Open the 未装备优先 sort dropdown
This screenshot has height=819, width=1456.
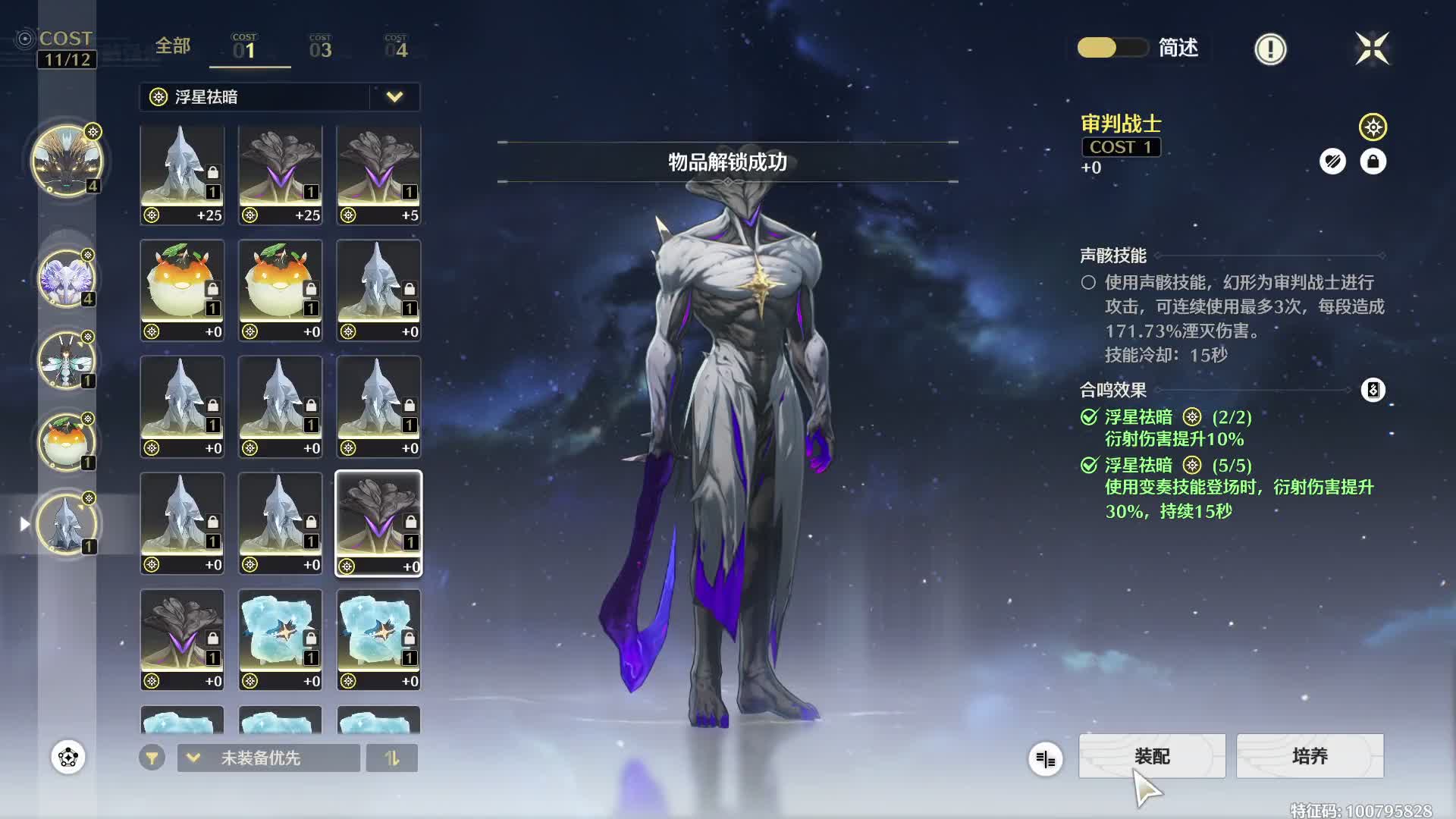pyautogui.click(x=268, y=758)
